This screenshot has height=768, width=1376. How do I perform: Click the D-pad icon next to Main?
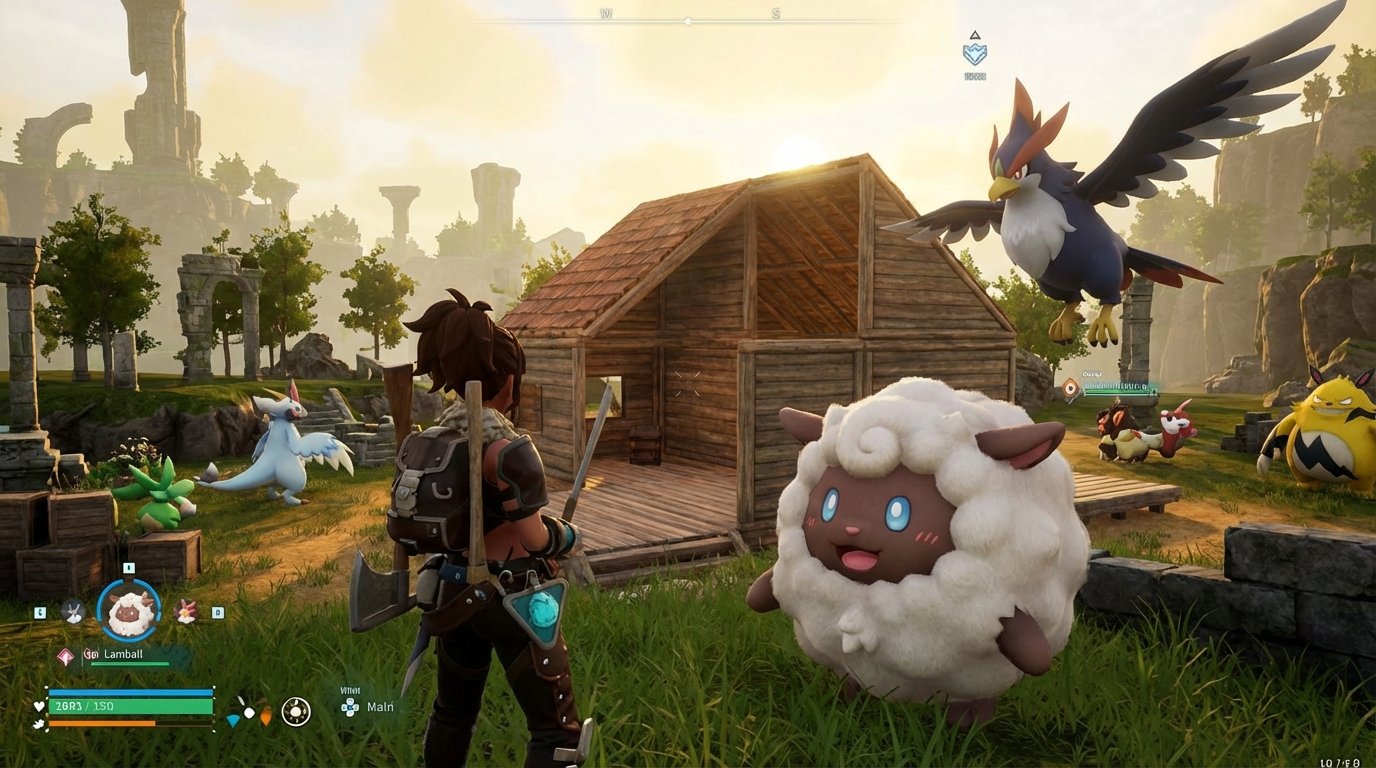pos(350,707)
